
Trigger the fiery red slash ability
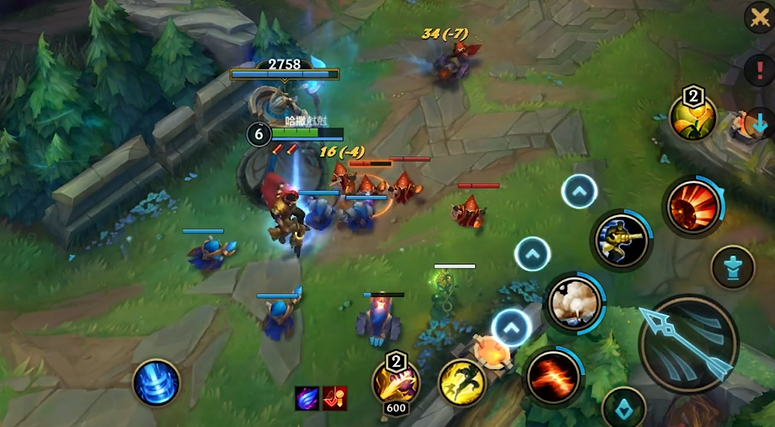click(x=553, y=377)
